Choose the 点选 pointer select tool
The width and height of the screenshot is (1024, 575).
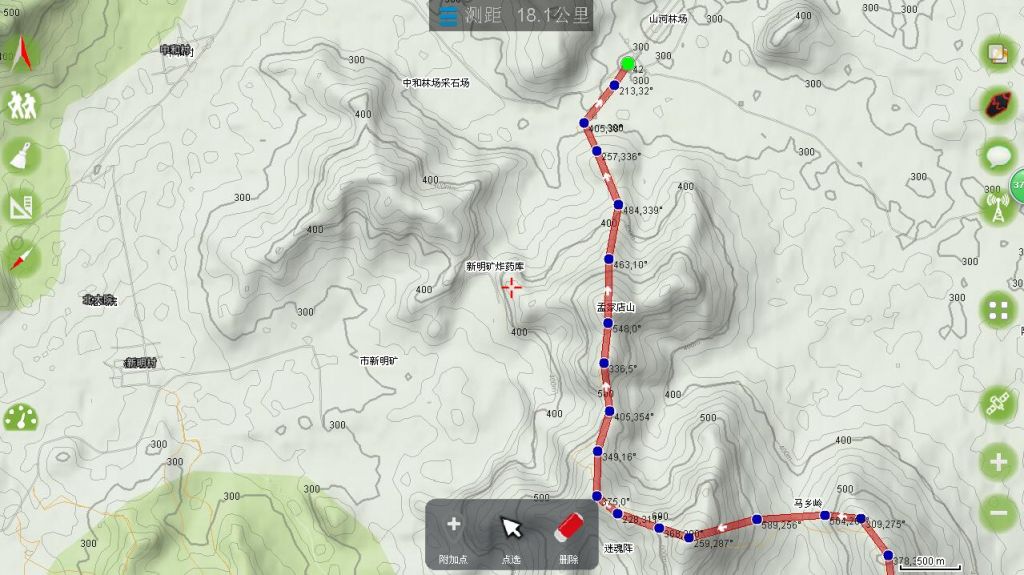click(x=511, y=533)
